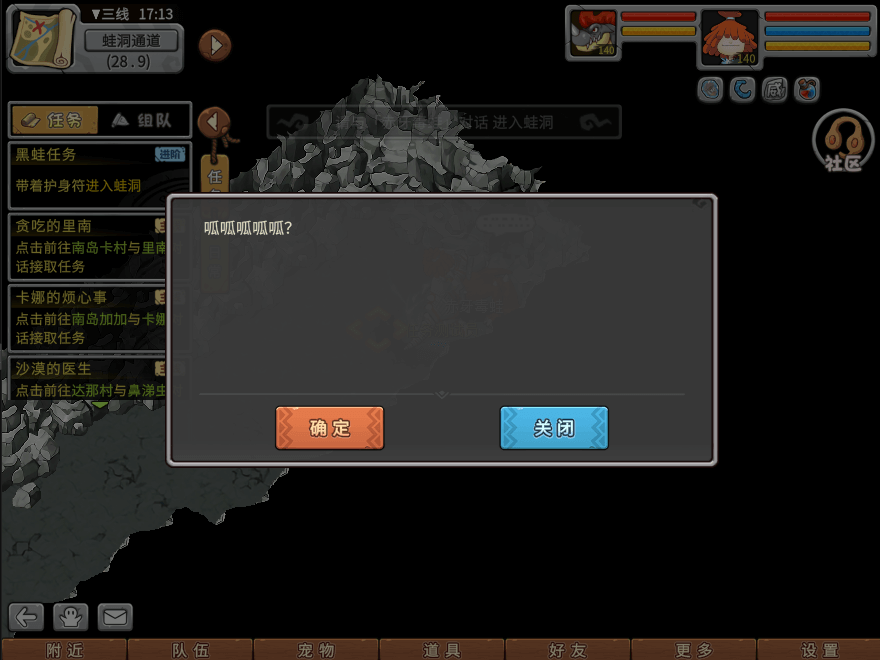Open the 好友 friends menu

(568, 650)
